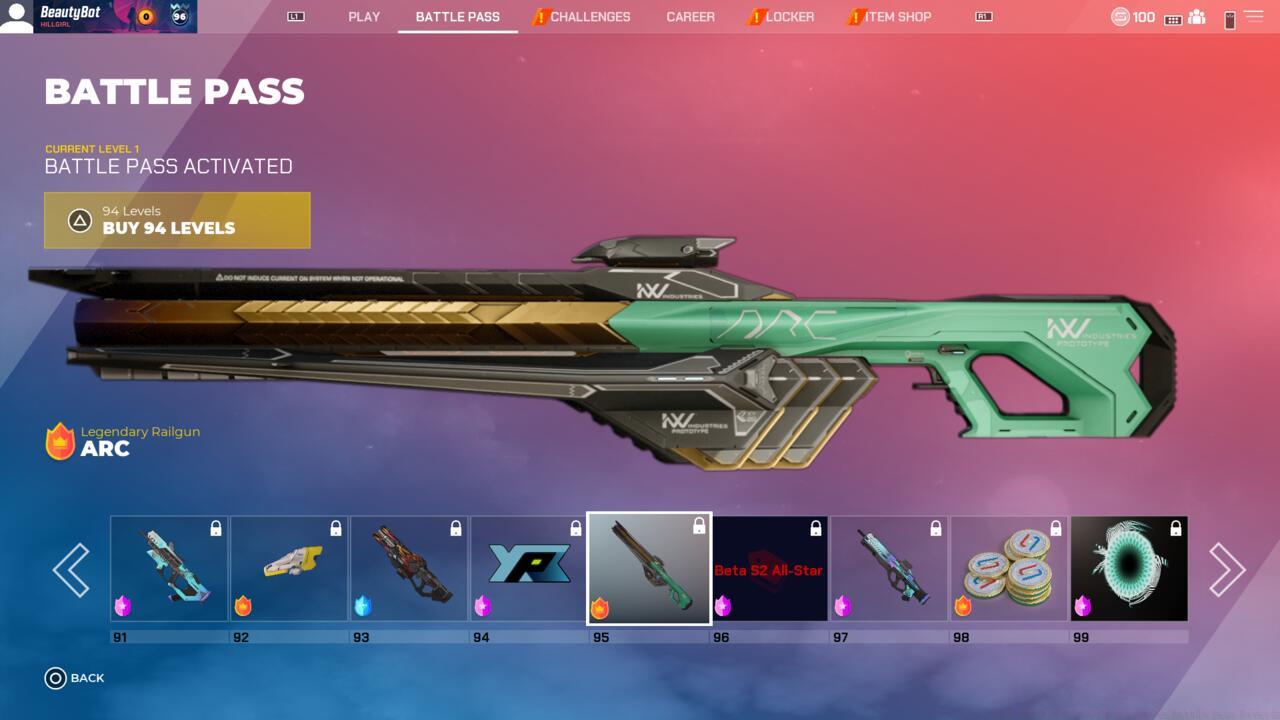The width and height of the screenshot is (1280, 720).
Task: Open the BeautyBot player profile card
Action: pos(98,17)
